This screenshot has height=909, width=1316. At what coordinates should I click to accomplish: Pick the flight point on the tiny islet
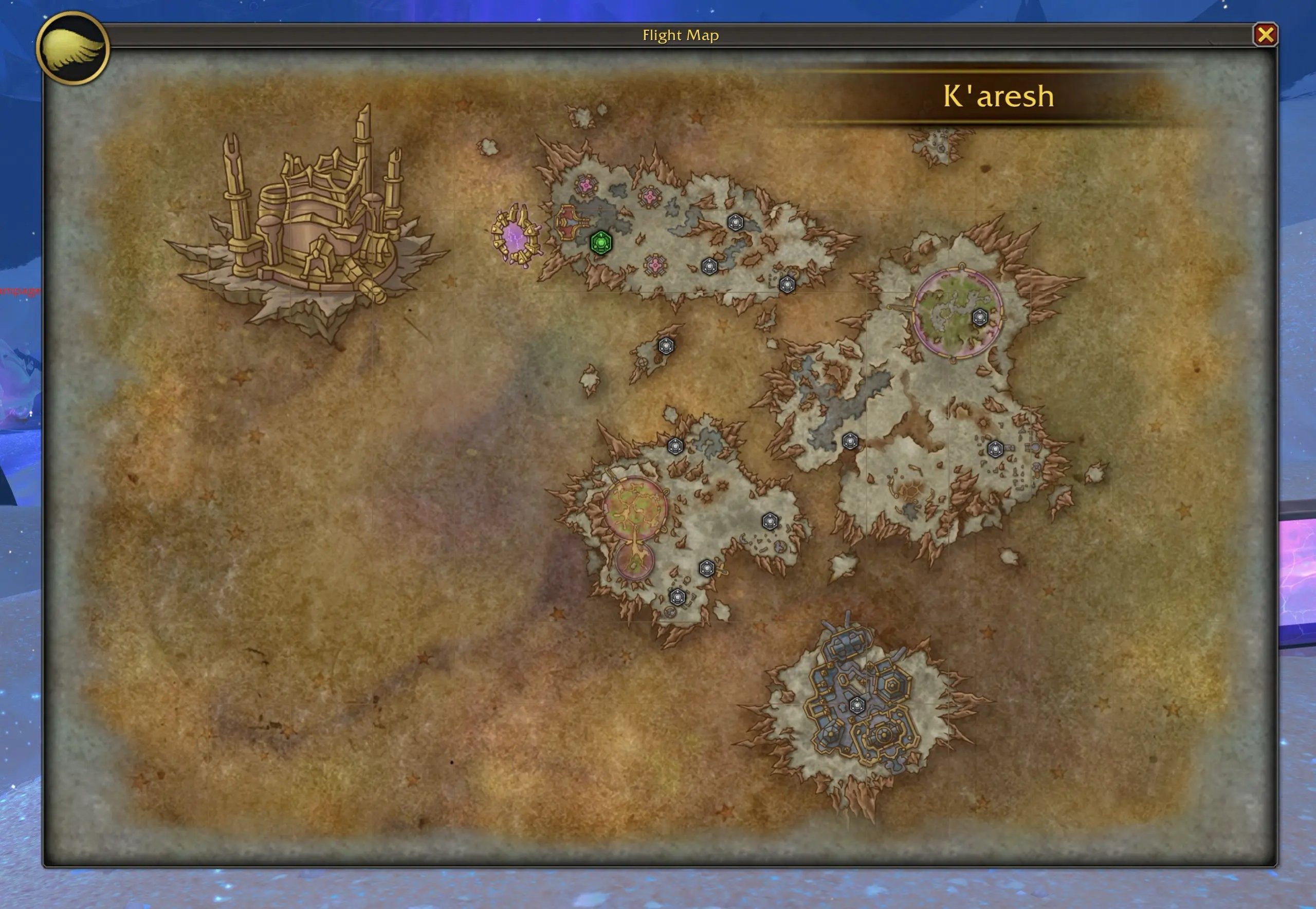pyautogui.click(x=666, y=346)
